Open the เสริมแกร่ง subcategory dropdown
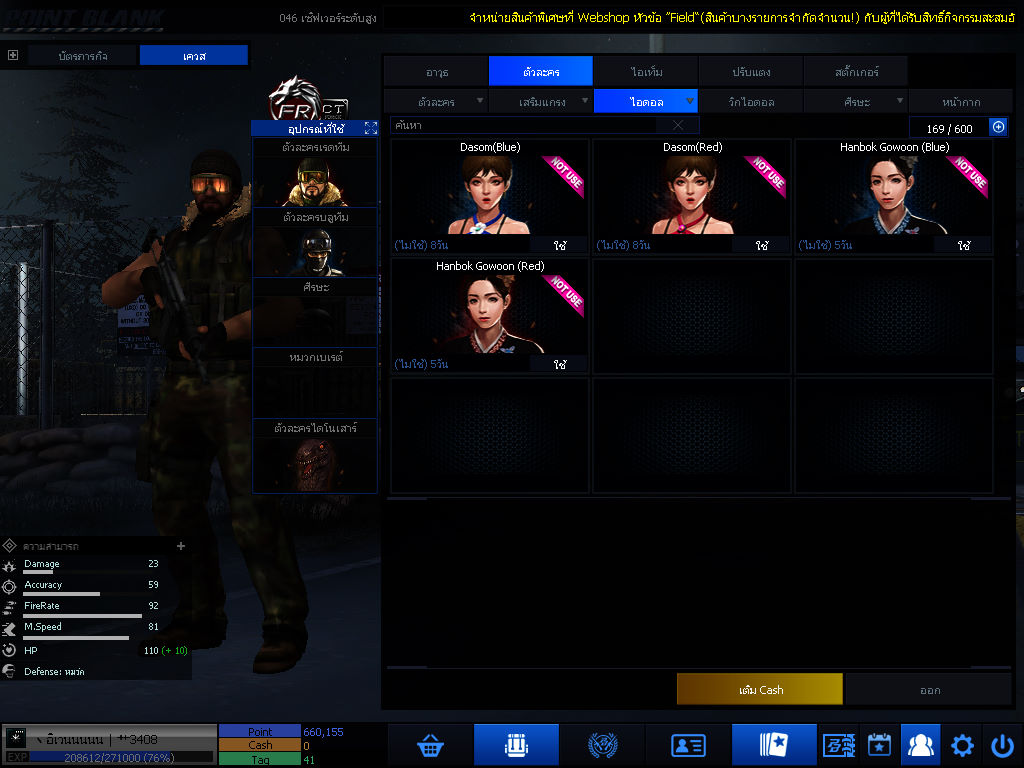The height and width of the screenshot is (768, 1024). point(541,102)
